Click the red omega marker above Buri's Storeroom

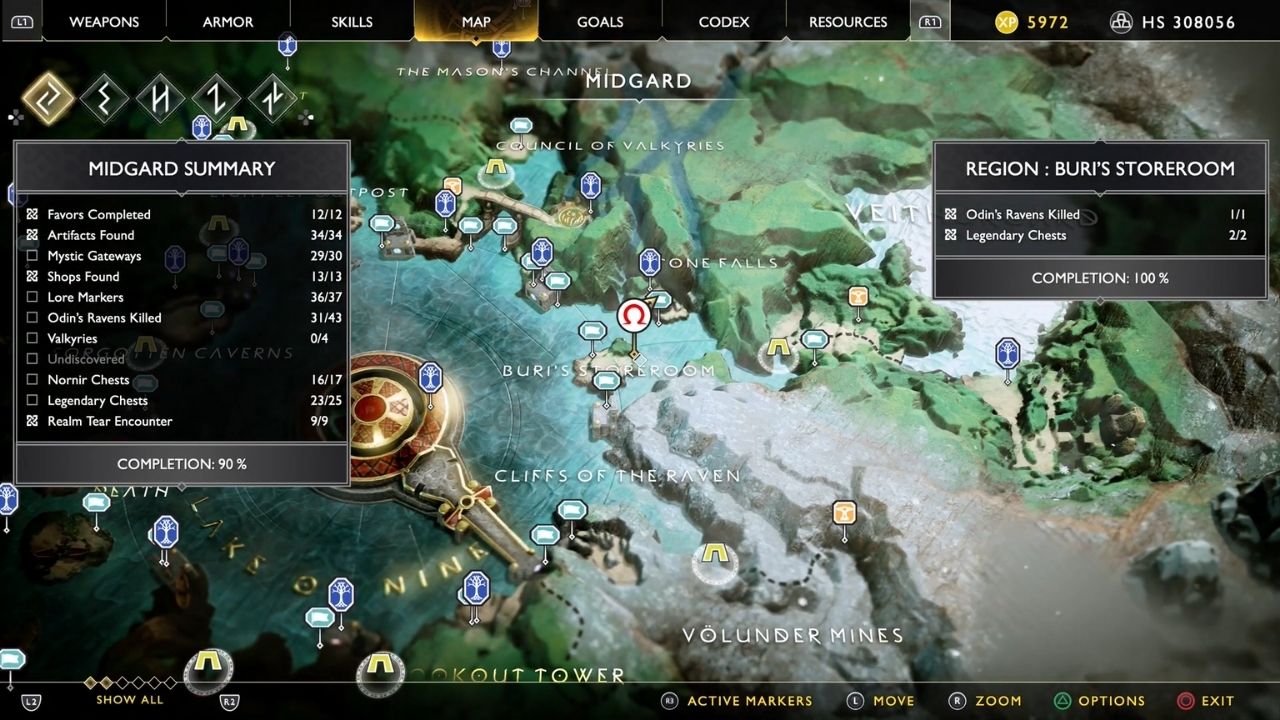point(633,317)
